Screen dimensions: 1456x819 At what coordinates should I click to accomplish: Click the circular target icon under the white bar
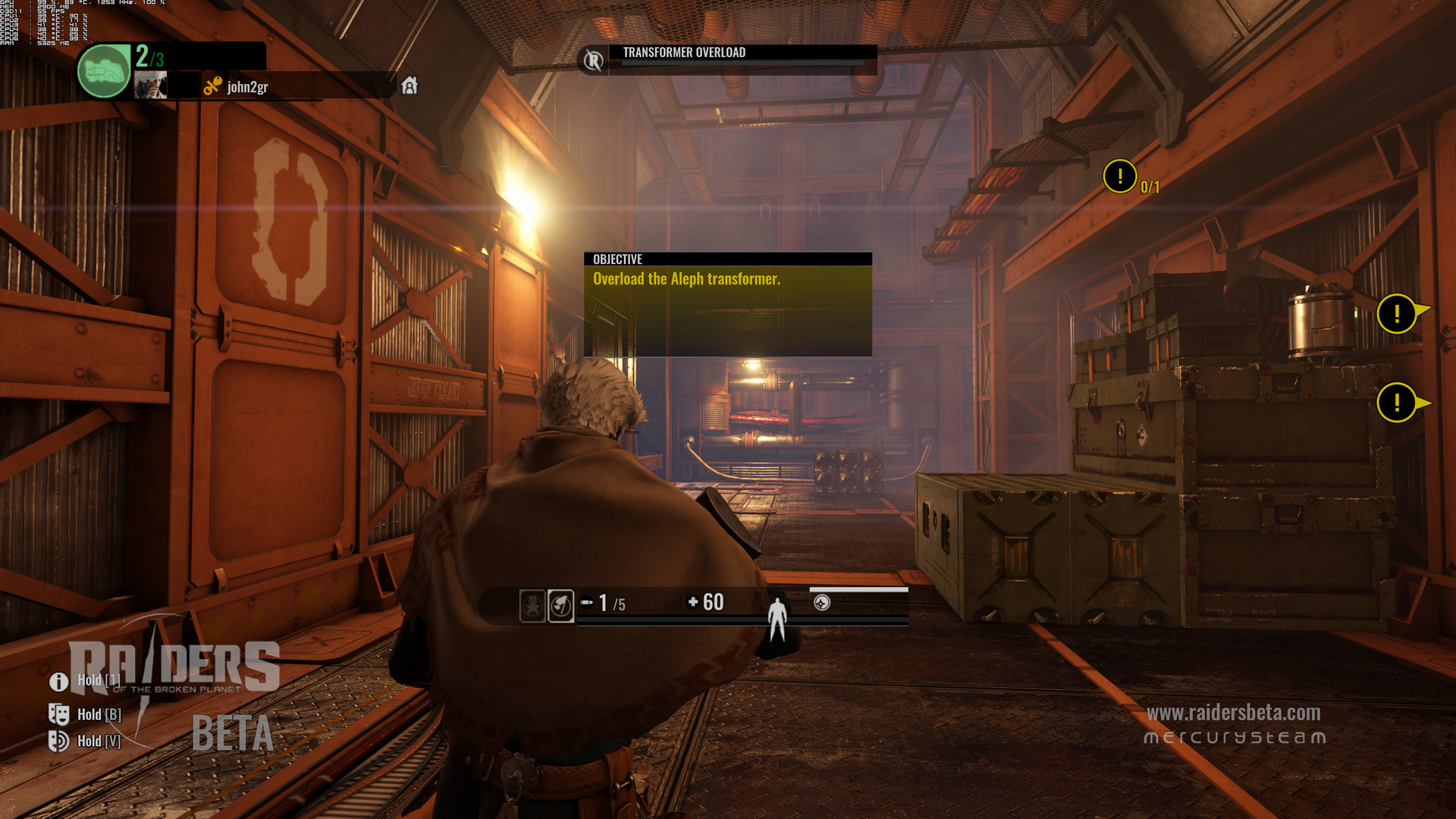822,603
